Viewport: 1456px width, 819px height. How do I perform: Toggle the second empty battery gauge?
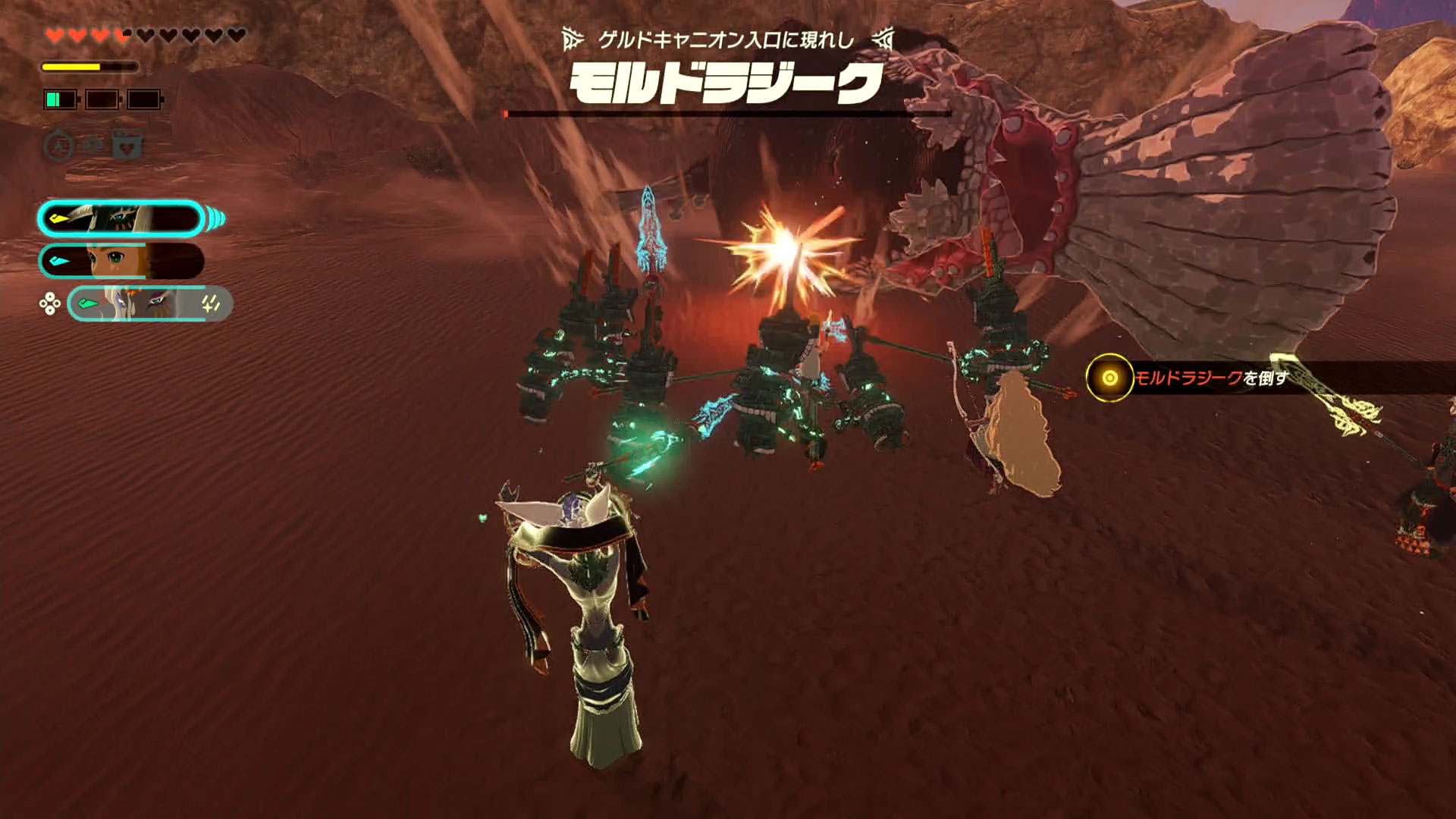pos(101,99)
